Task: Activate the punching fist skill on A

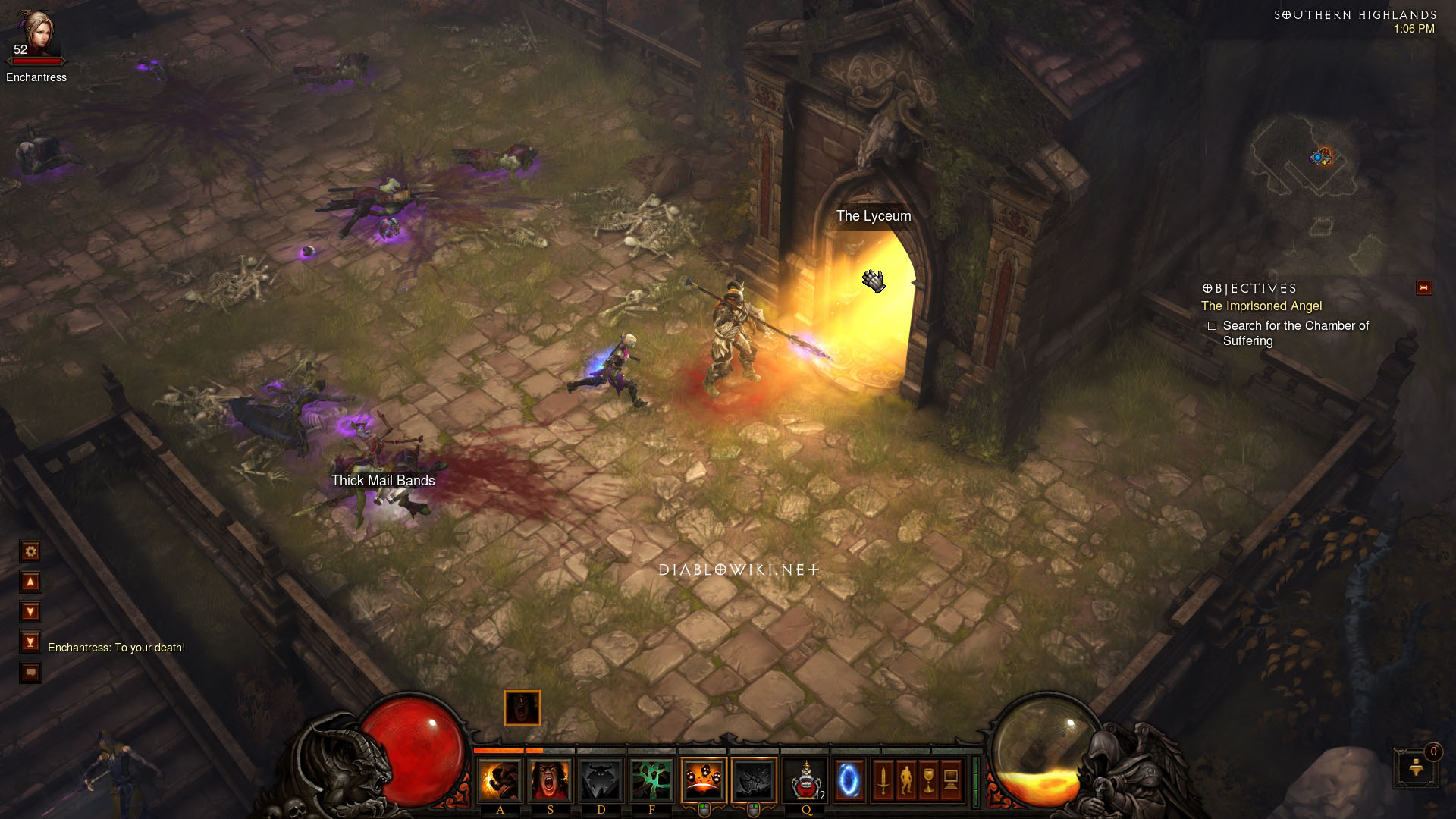Action: point(500,780)
